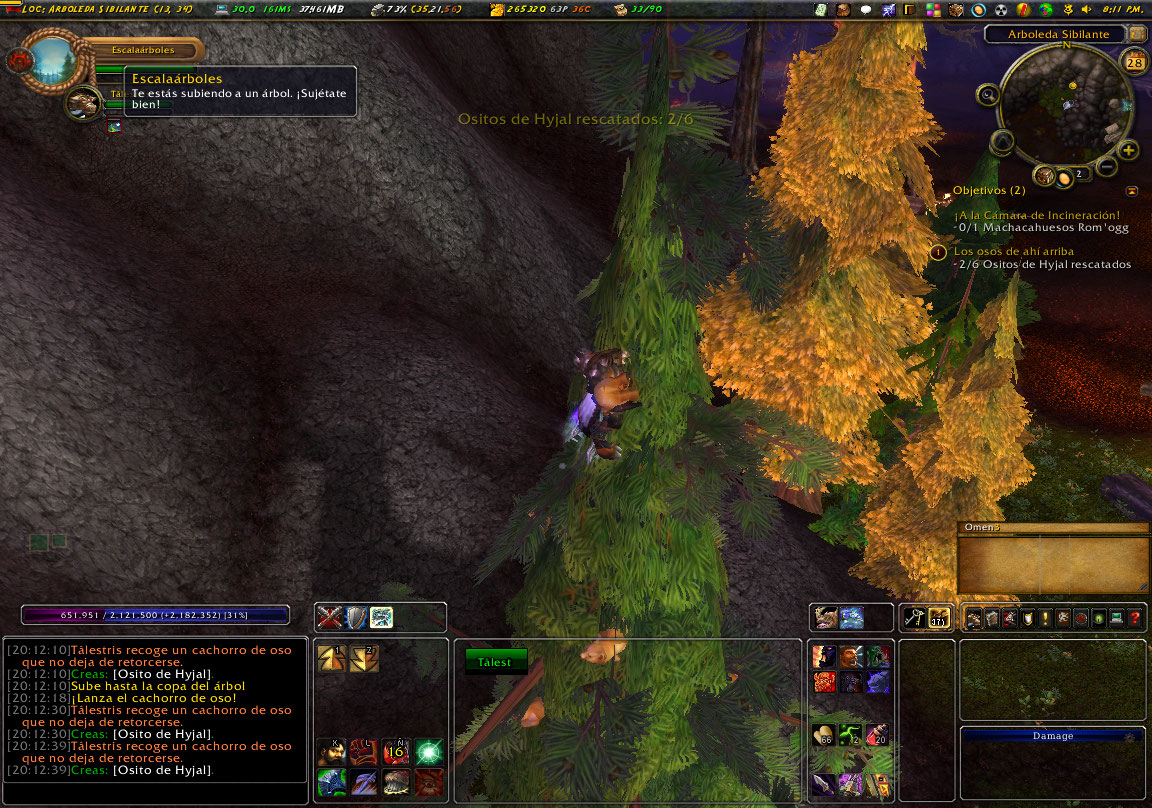Use the scroll item with 66 stacks
Screen dimensions: 1152x808
(x=825, y=736)
